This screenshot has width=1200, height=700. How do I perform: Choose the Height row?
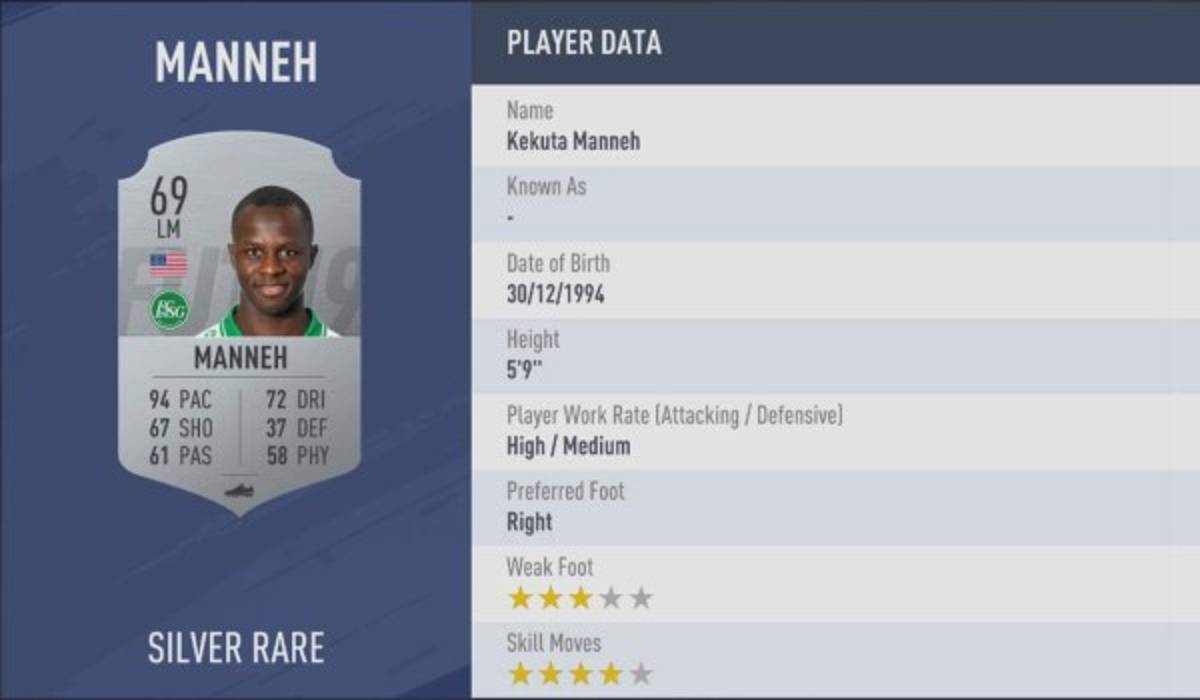pos(835,355)
